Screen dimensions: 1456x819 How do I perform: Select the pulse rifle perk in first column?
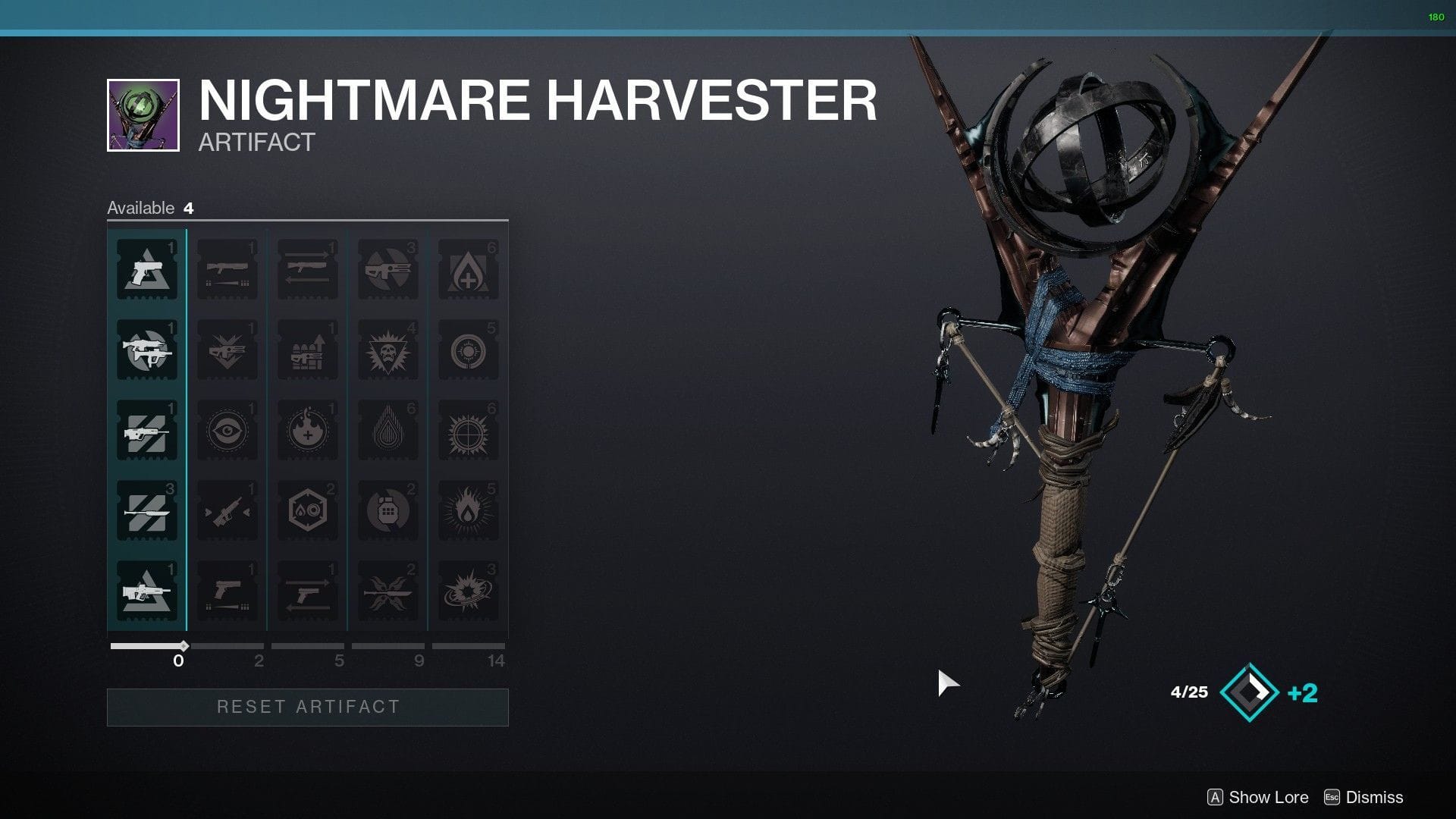click(x=146, y=431)
